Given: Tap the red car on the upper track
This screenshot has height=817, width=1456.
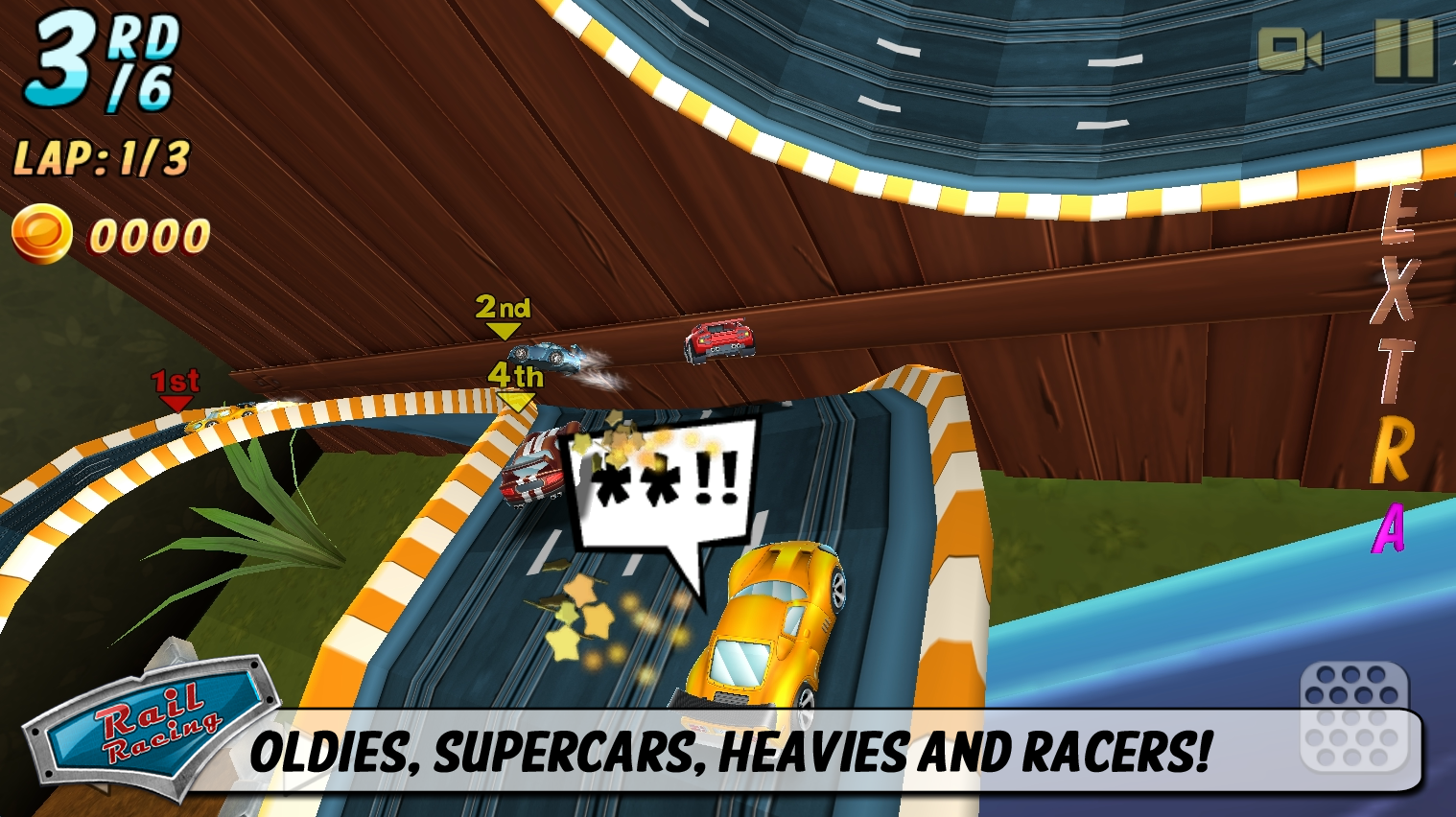Looking at the screenshot, I should (717, 341).
